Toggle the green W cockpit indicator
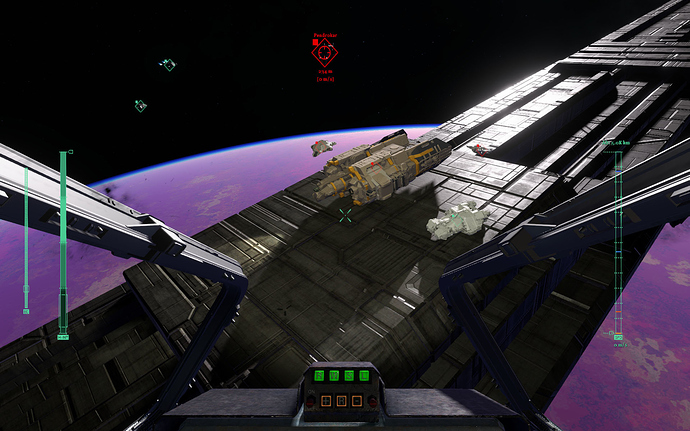 point(334,376)
